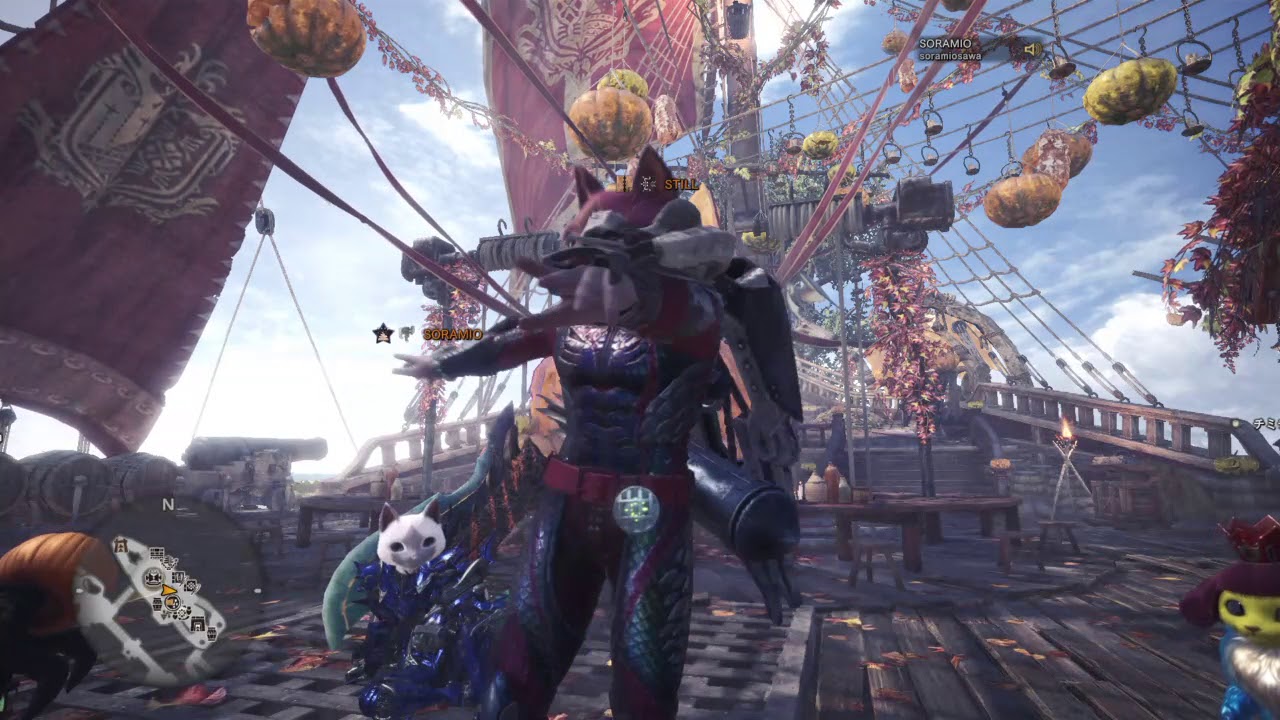This screenshot has height=720, width=1280.
Task: Click the gate icon at the minimap's top
Action: (x=121, y=545)
